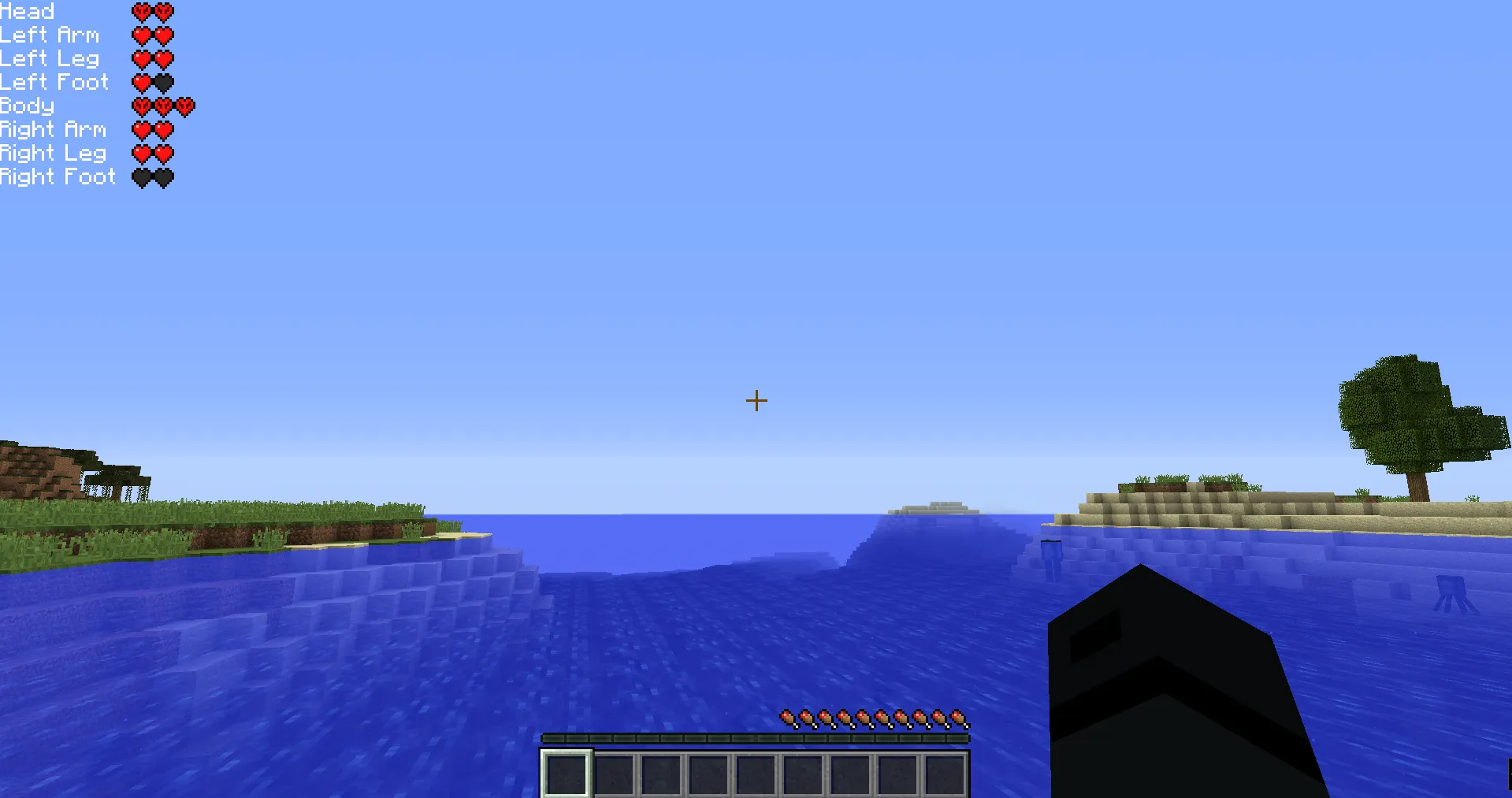Click the Right Arm hearts

[154, 129]
